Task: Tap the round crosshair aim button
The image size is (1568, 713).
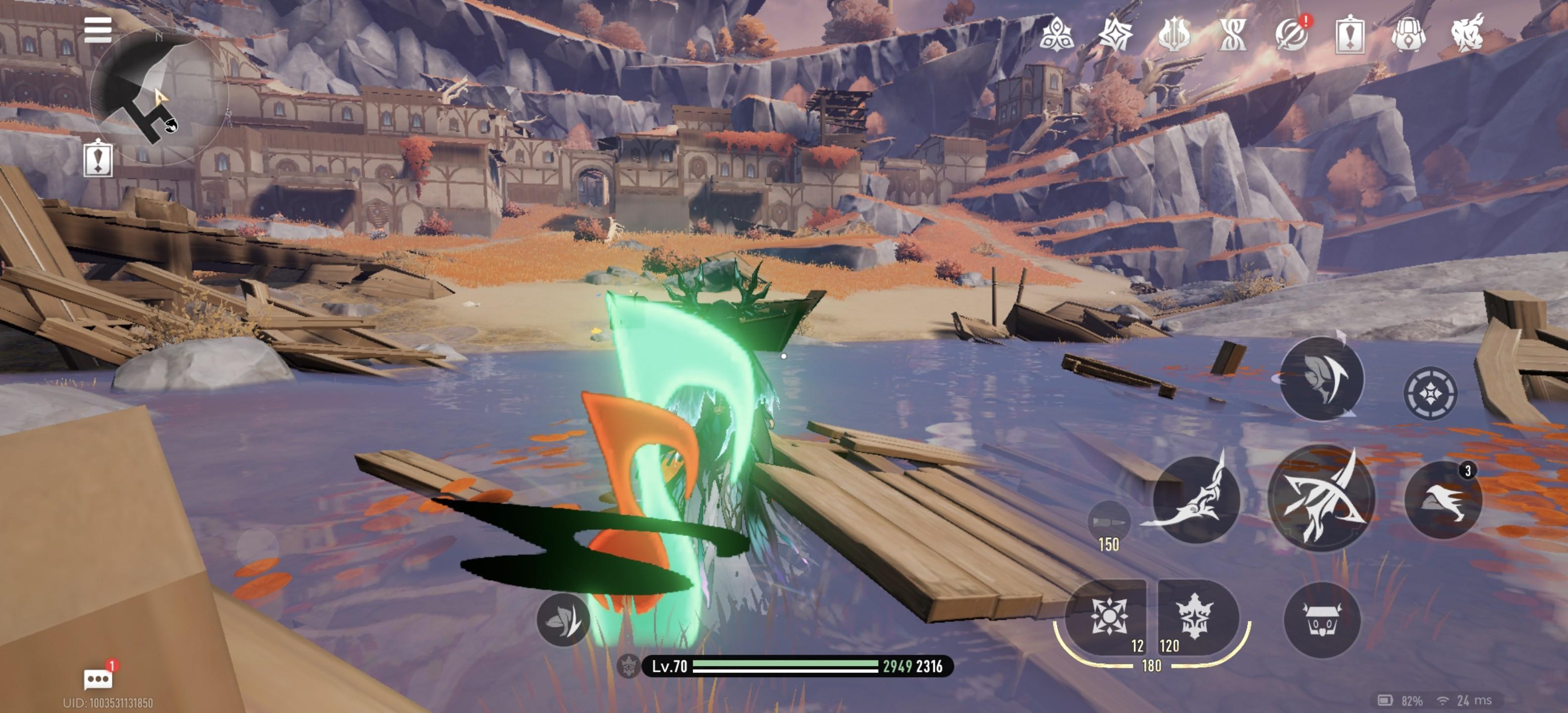Action: [x=1430, y=393]
